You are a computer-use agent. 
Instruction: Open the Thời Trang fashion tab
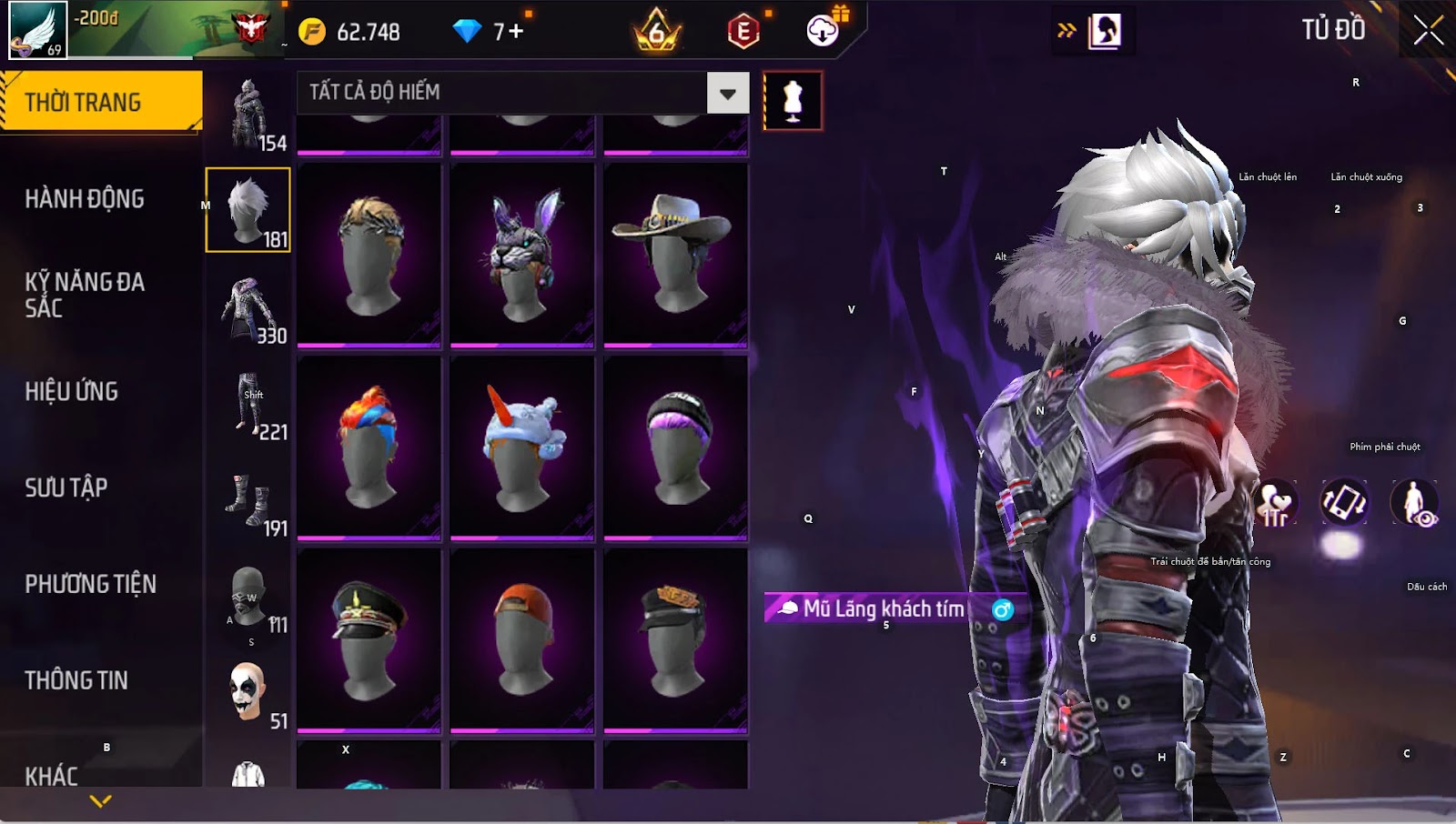point(100,102)
